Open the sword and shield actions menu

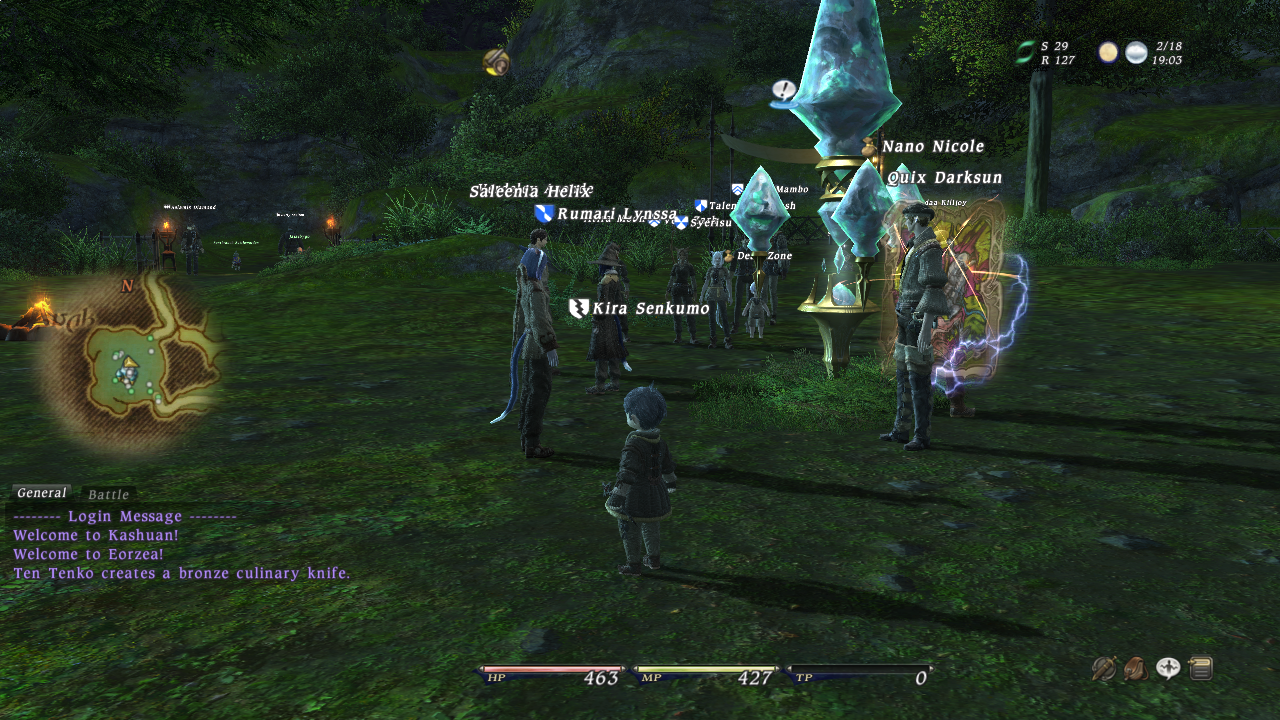(x=1104, y=668)
